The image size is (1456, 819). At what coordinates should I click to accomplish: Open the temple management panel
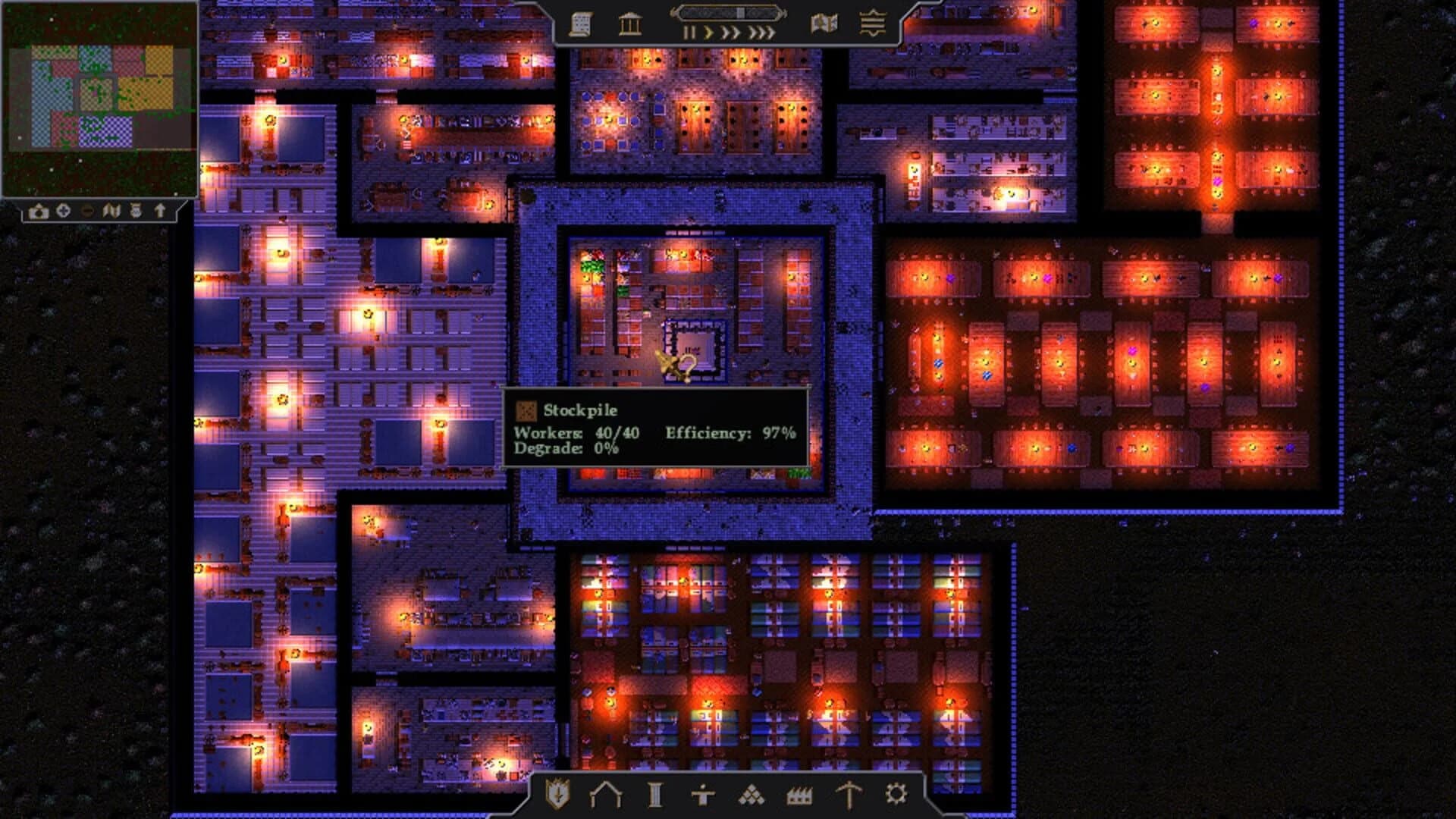[629, 24]
